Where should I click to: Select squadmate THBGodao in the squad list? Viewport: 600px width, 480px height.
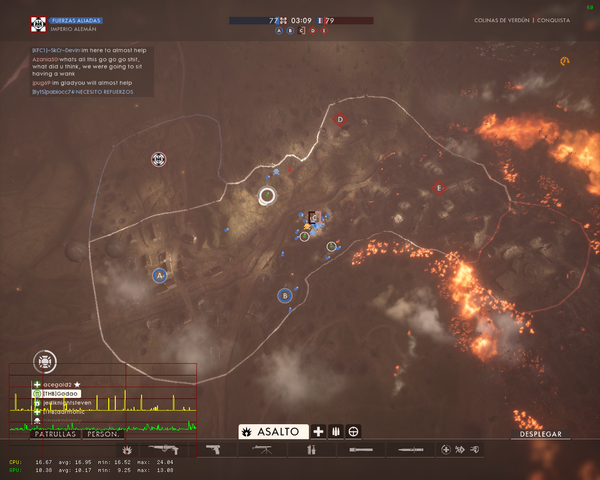point(60,394)
